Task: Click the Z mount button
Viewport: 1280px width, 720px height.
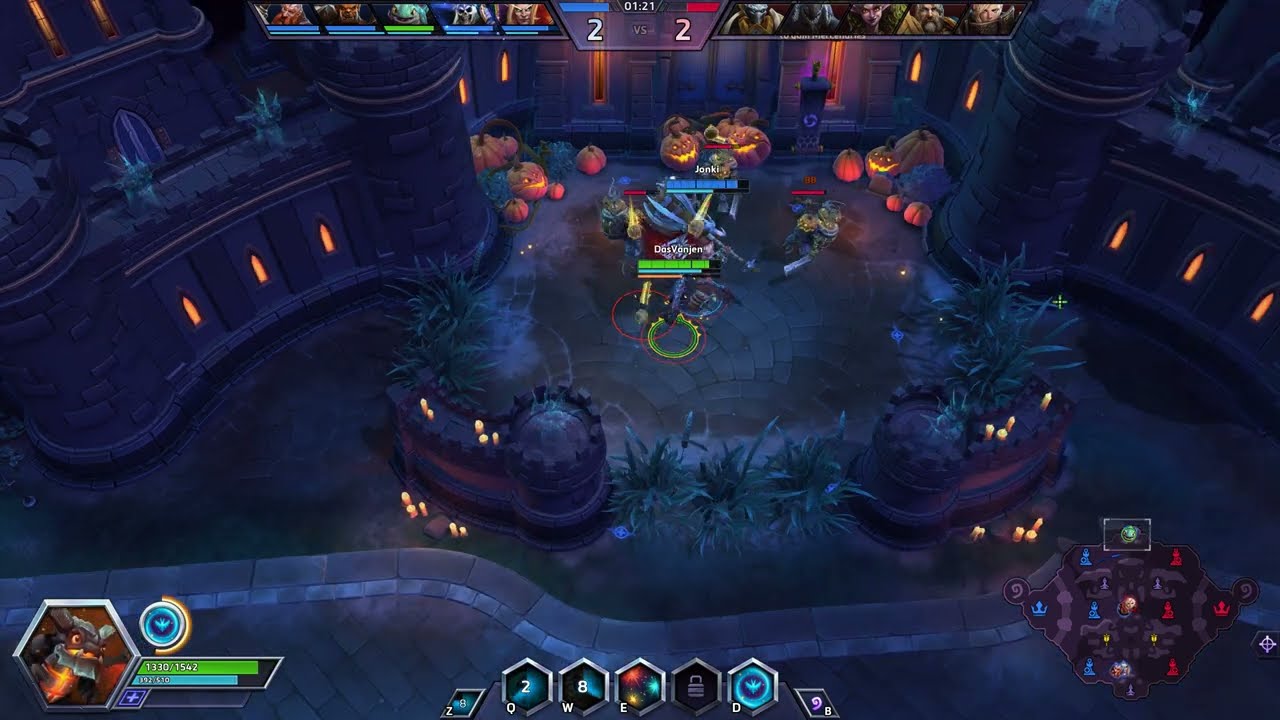Action: click(x=462, y=704)
